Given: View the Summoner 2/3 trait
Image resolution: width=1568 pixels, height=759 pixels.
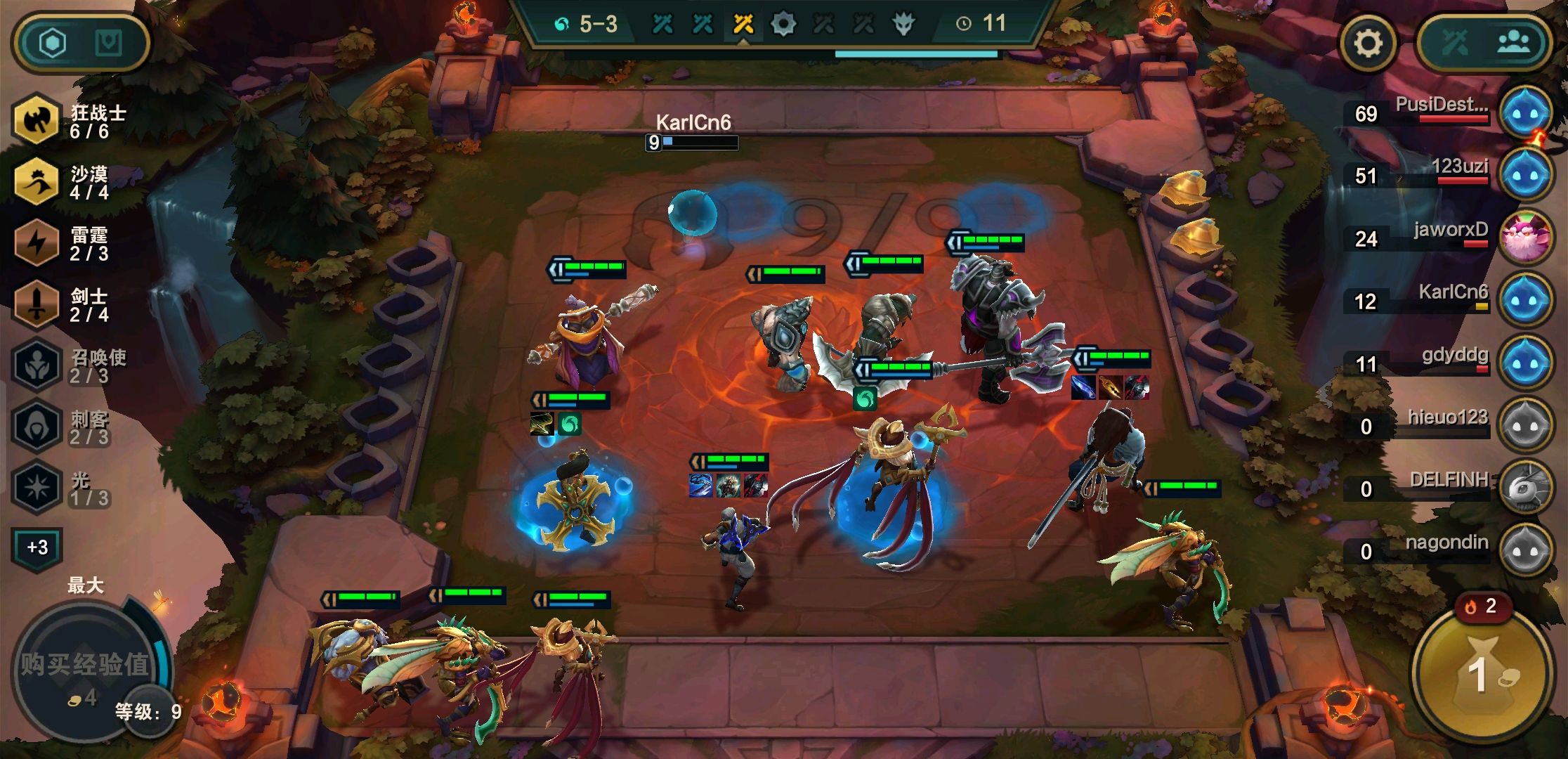Looking at the screenshot, I should click(37, 365).
